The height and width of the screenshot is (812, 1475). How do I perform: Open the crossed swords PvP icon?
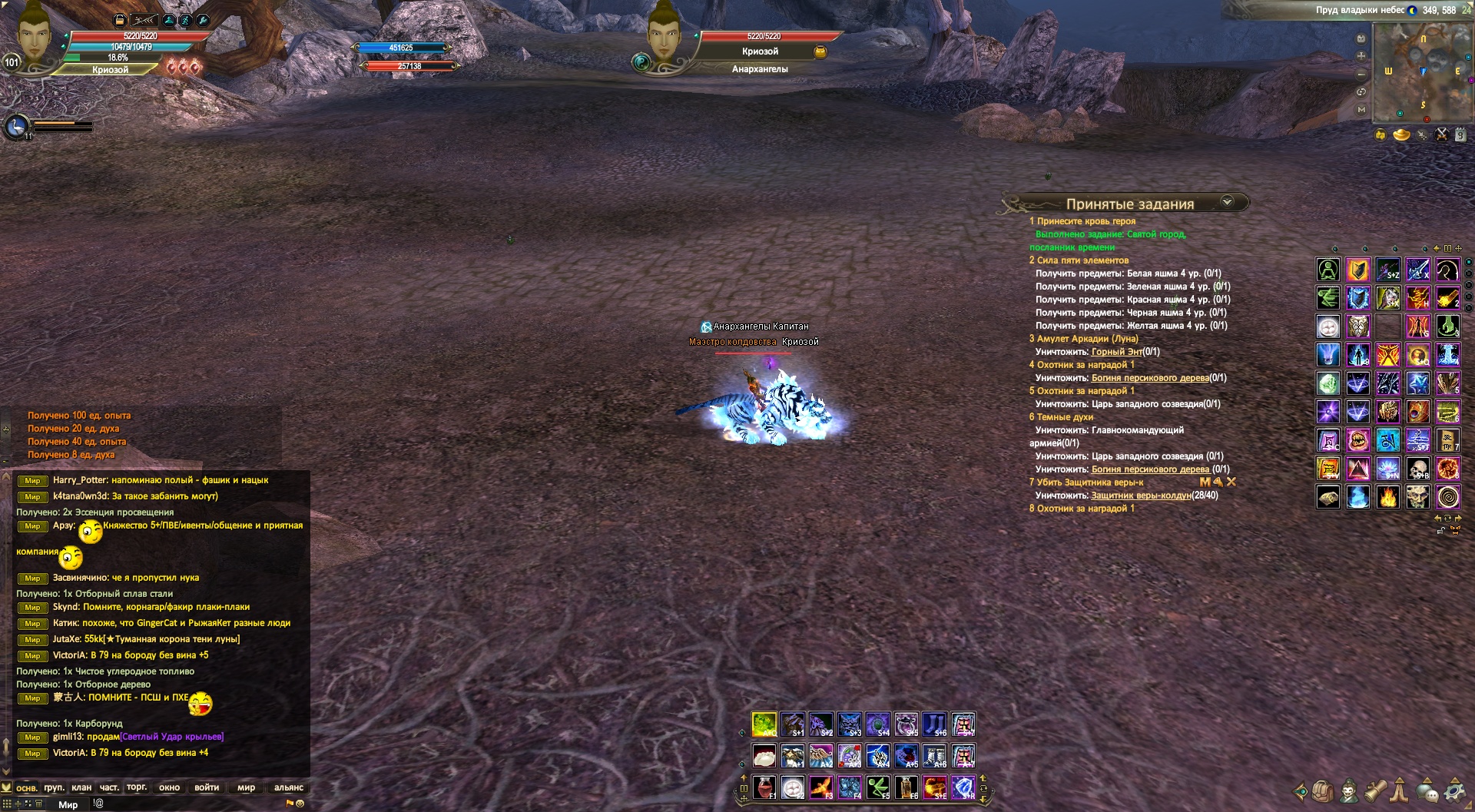pos(1442,134)
